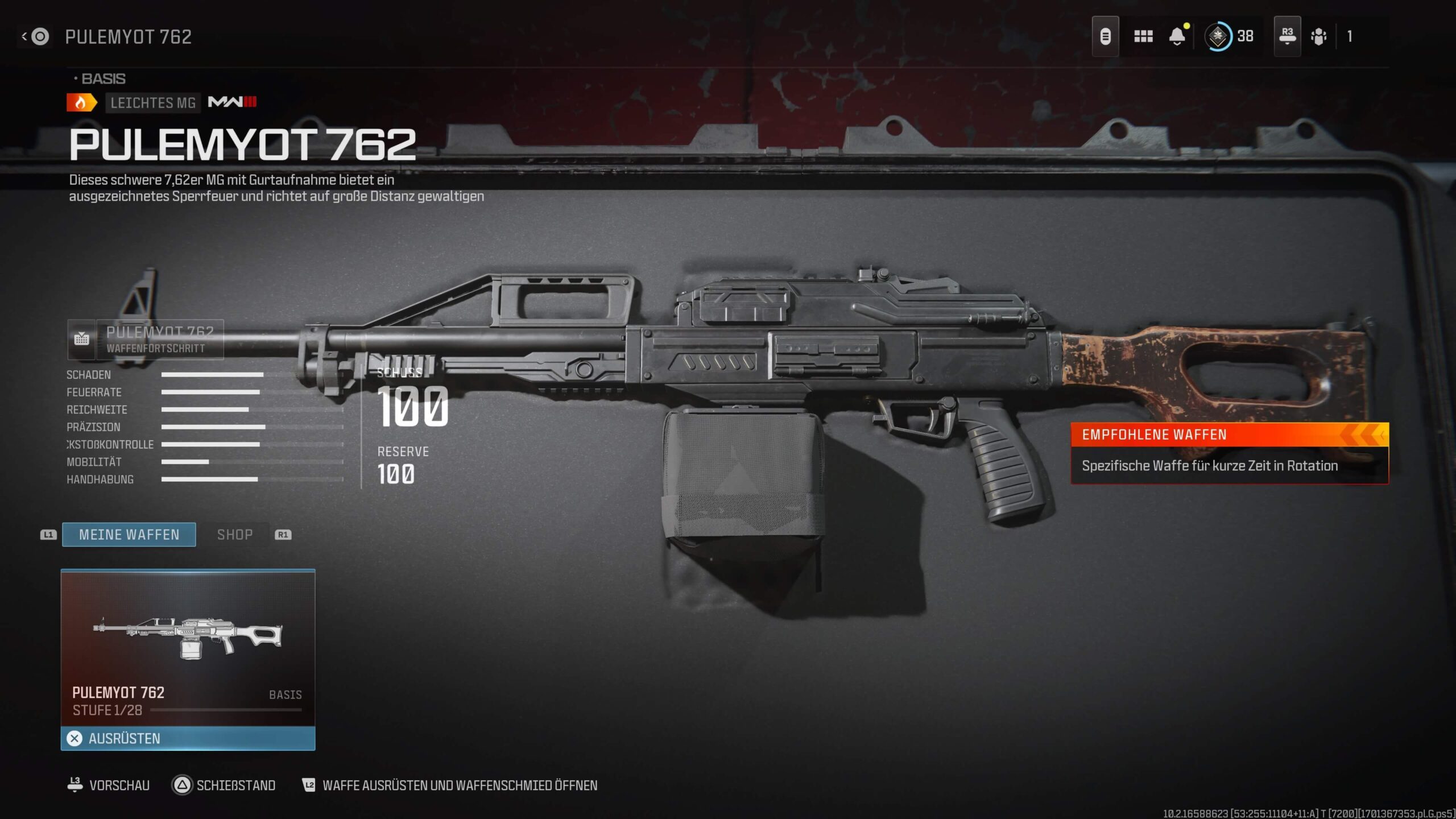
Task: Open the Empfohlene Waffen info banner
Action: 1229,453
